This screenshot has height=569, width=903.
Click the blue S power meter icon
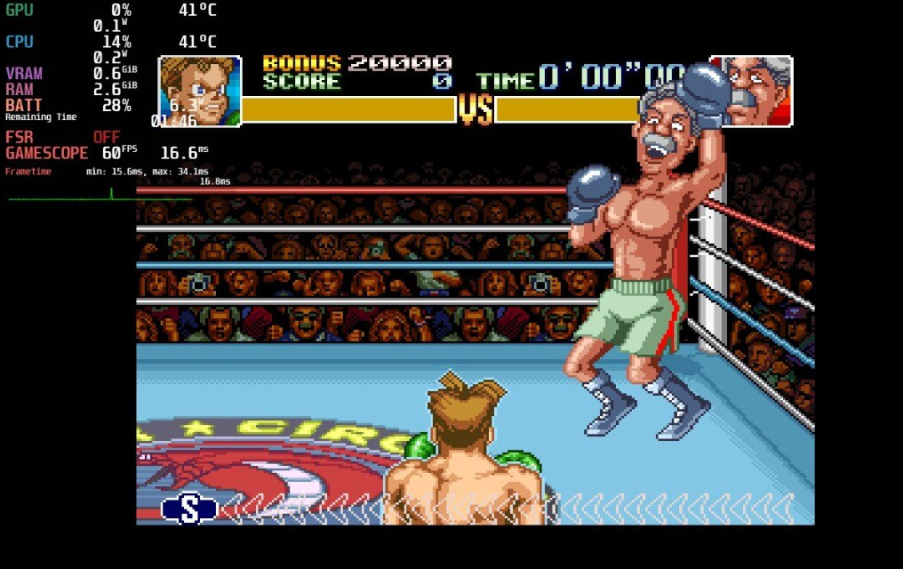click(x=189, y=508)
